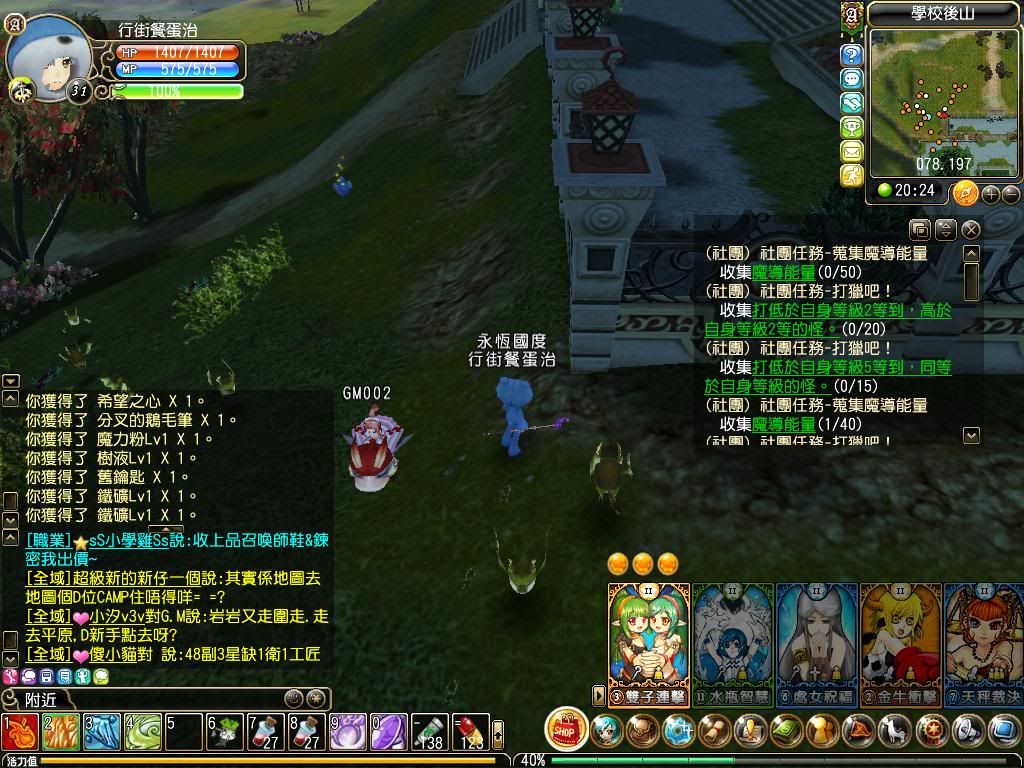Image resolution: width=1024 pixels, height=768 pixels.
Task: Use the fire skill in hotbar slot 1
Action: pos(20,732)
